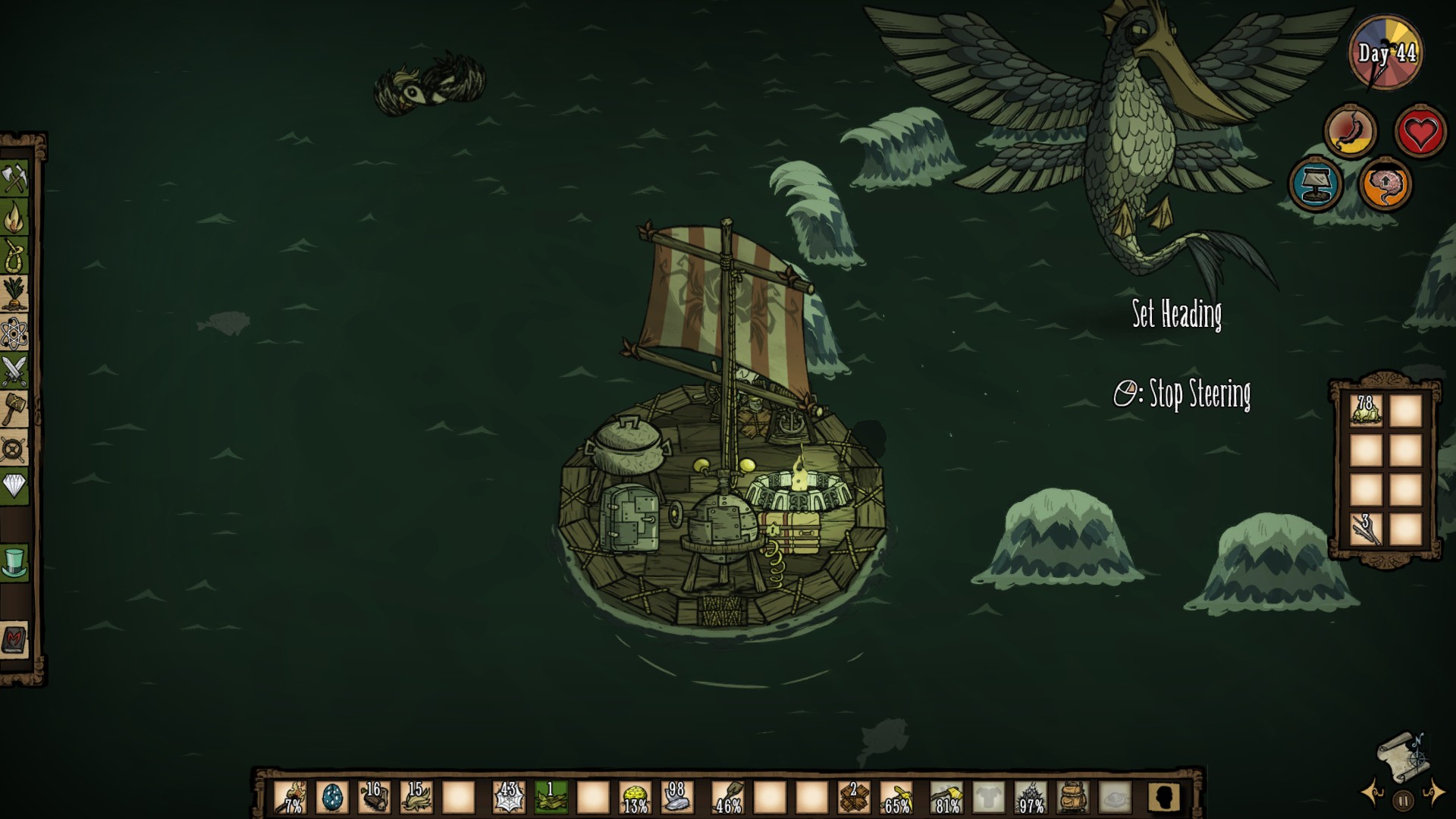Select the stack of 43 spider silk
Screen dimensions: 1456x819
pos(509,798)
